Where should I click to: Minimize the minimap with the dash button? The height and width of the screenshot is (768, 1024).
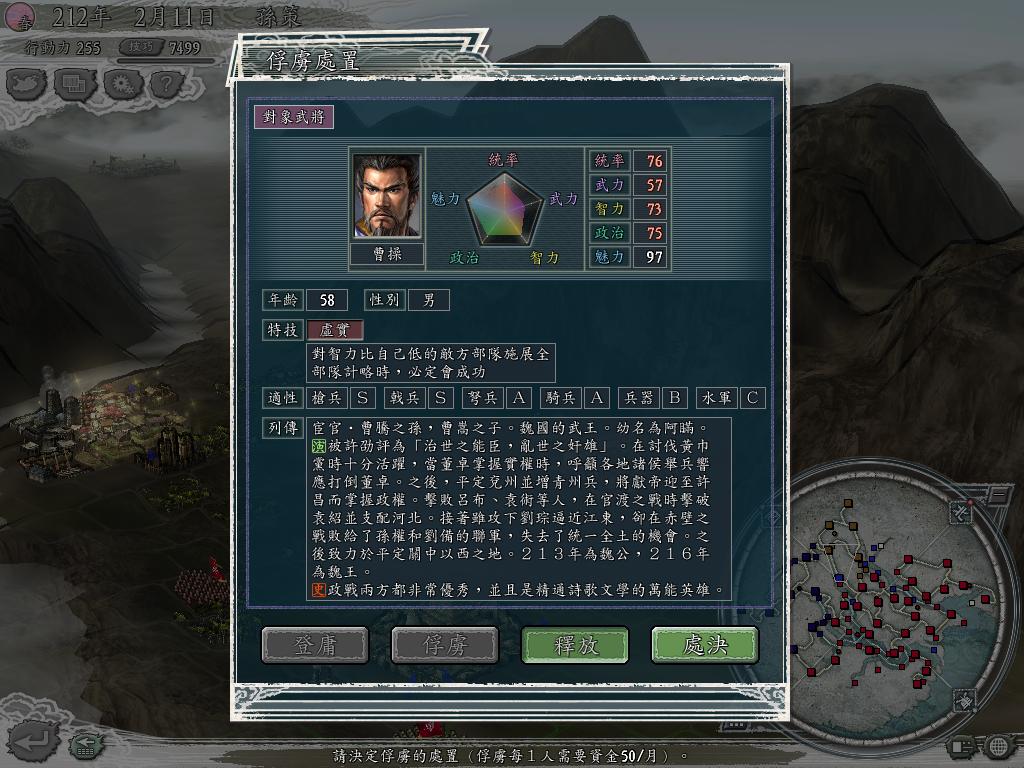click(x=998, y=494)
